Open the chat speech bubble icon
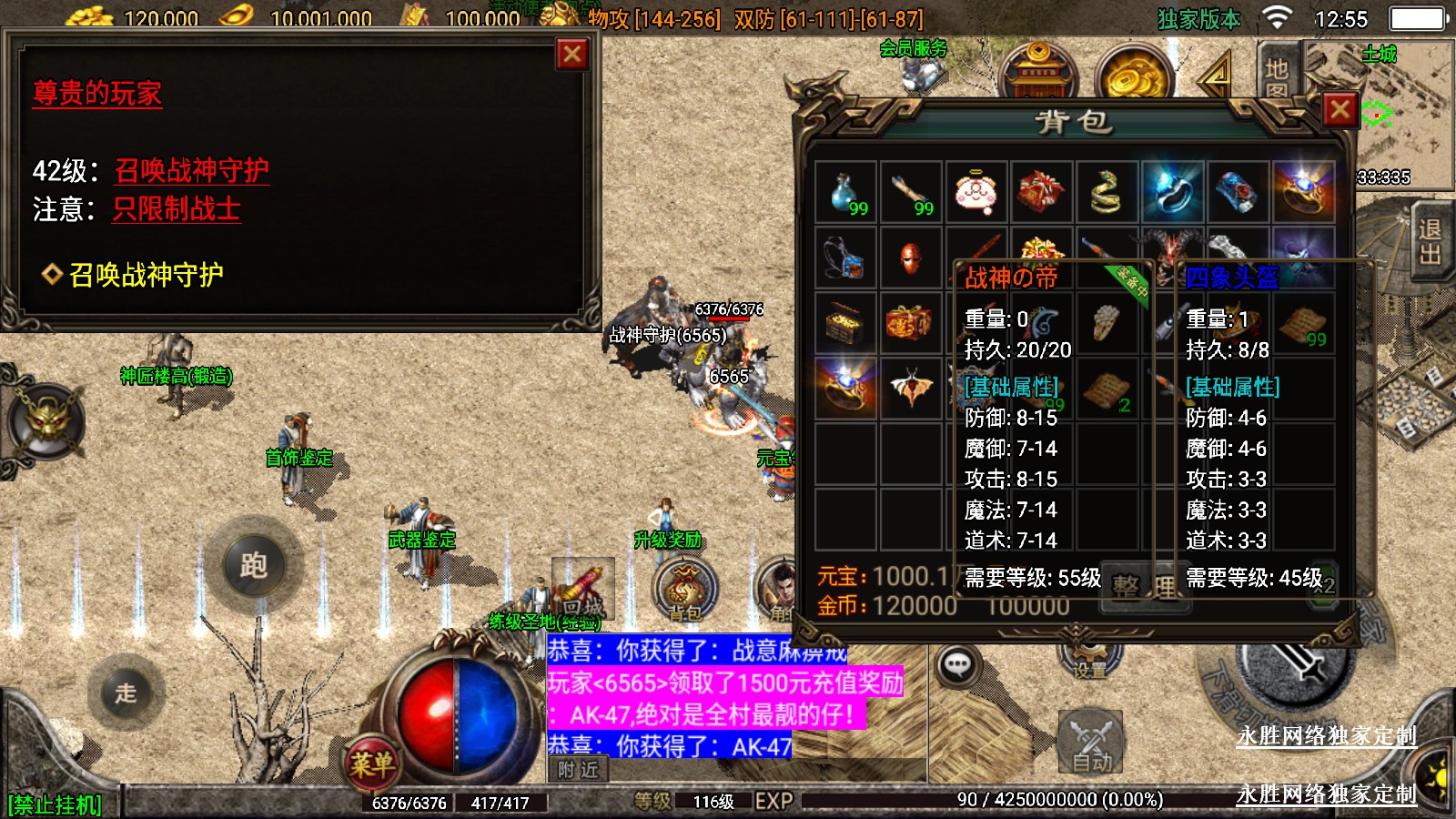1456x819 pixels. pyautogui.click(x=957, y=665)
